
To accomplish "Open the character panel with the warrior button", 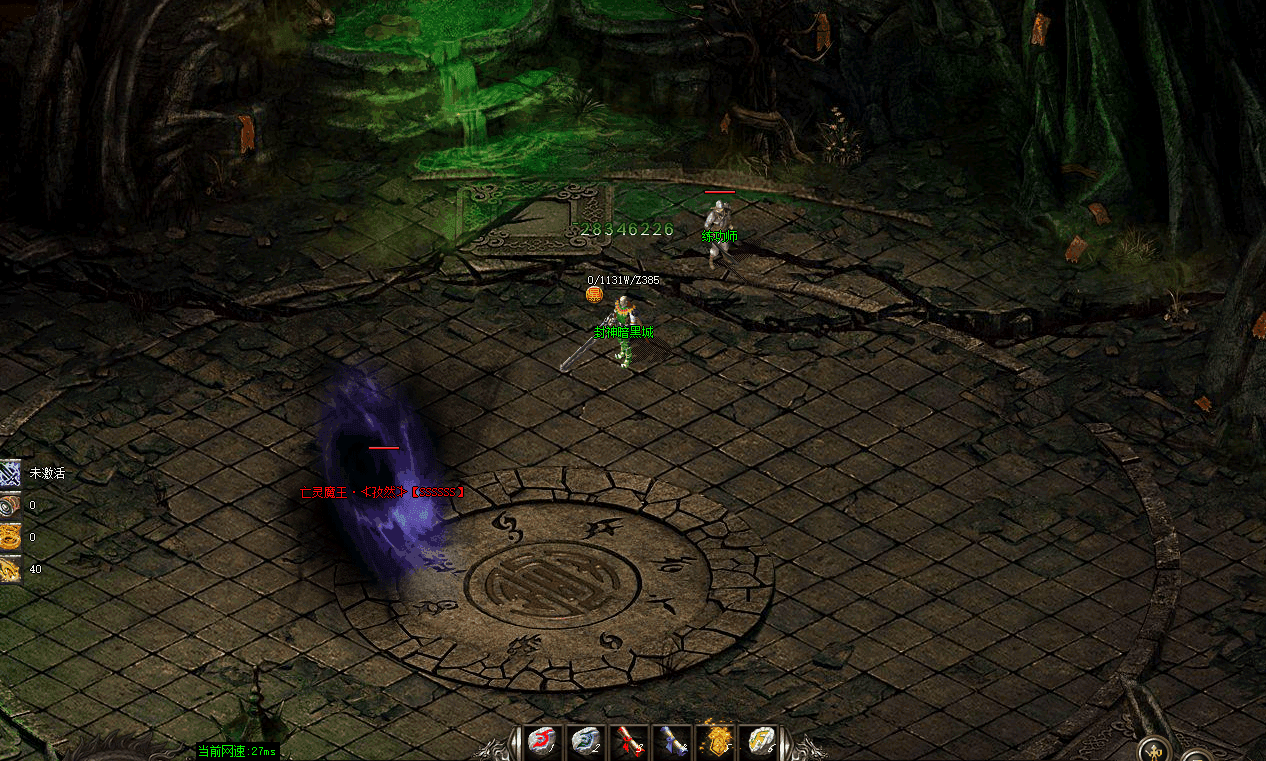I will click(x=1155, y=750).
